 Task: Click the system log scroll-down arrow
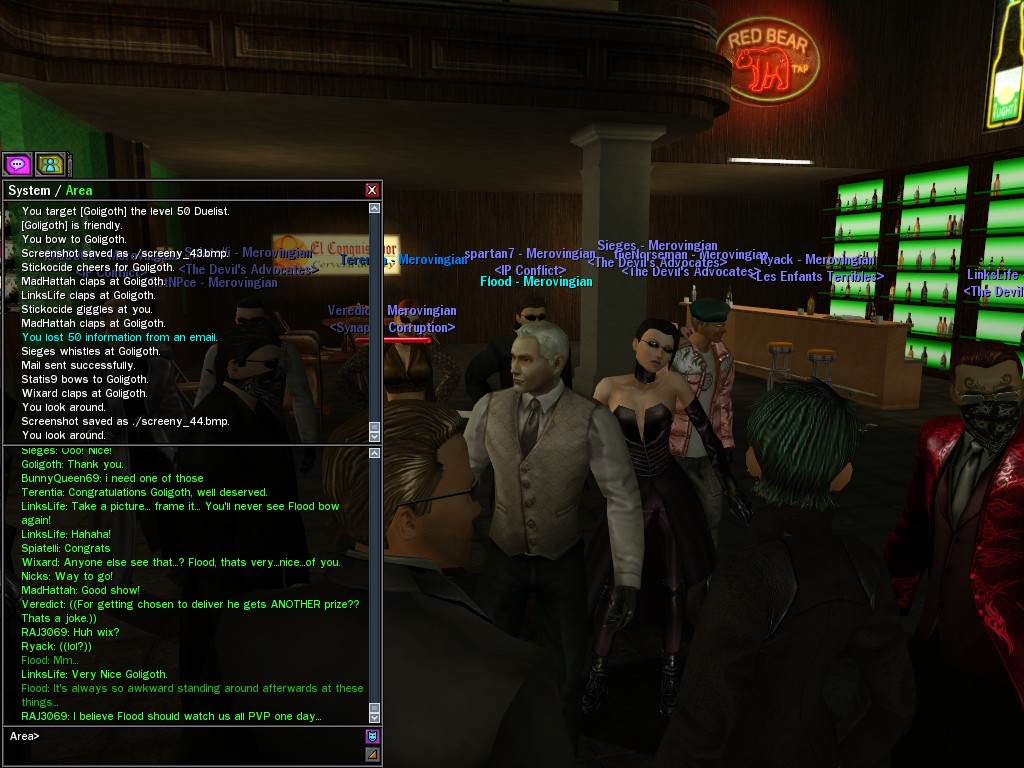375,436
